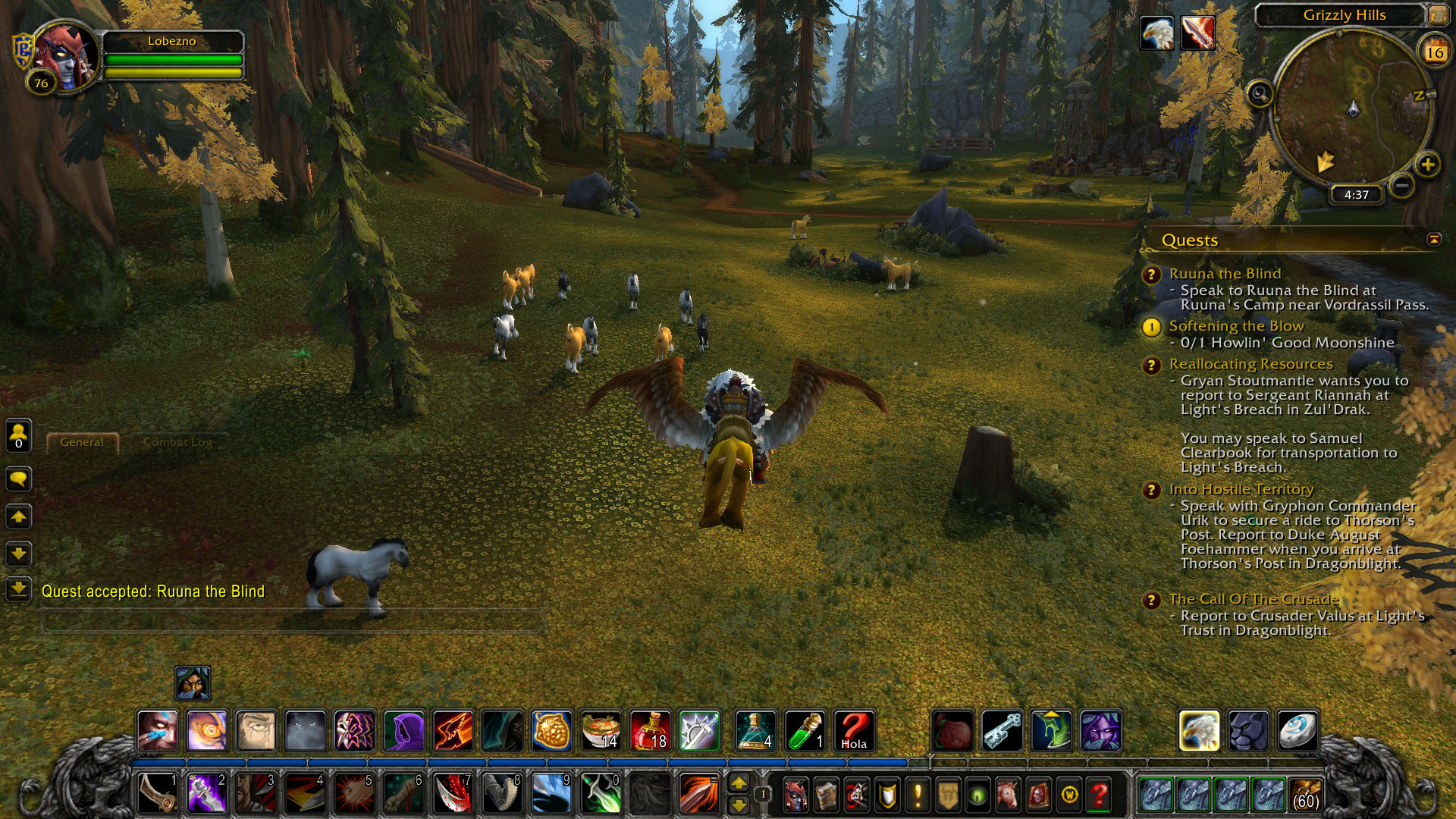Open the spellbook from the micro menu

(x=826, y=795)
